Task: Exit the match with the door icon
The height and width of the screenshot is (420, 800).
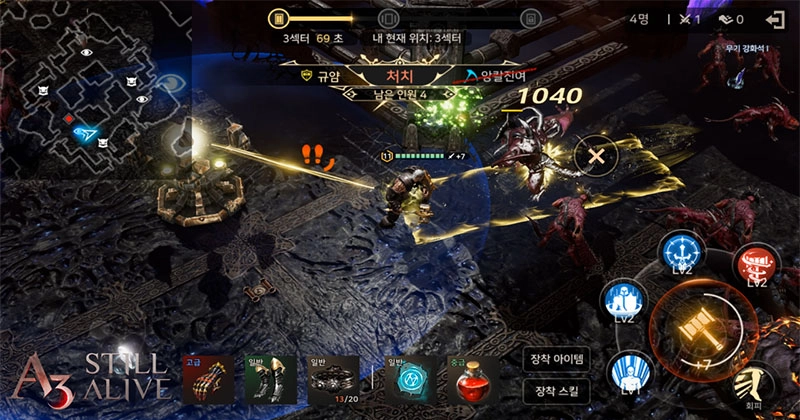Action: [774, 18]
